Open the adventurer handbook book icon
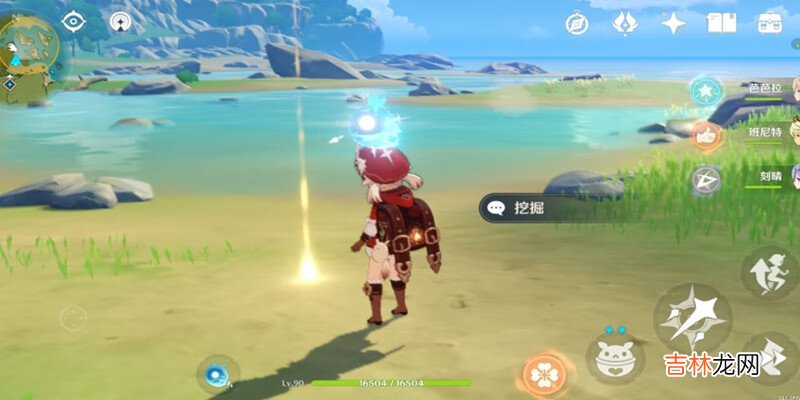 (721, 23)
